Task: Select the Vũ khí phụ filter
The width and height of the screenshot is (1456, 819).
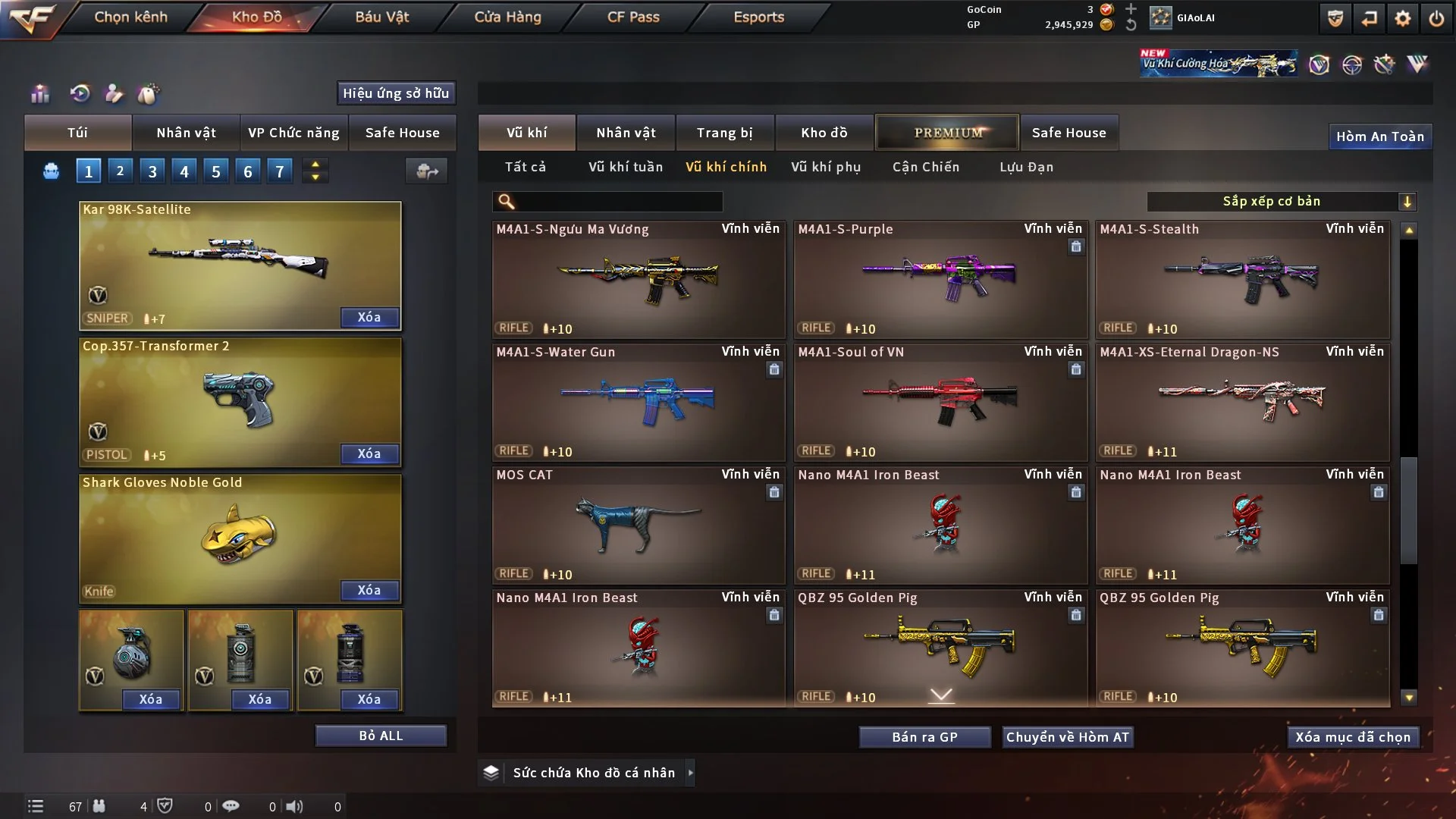Action: pyautogui.click(x=826, y=167)
